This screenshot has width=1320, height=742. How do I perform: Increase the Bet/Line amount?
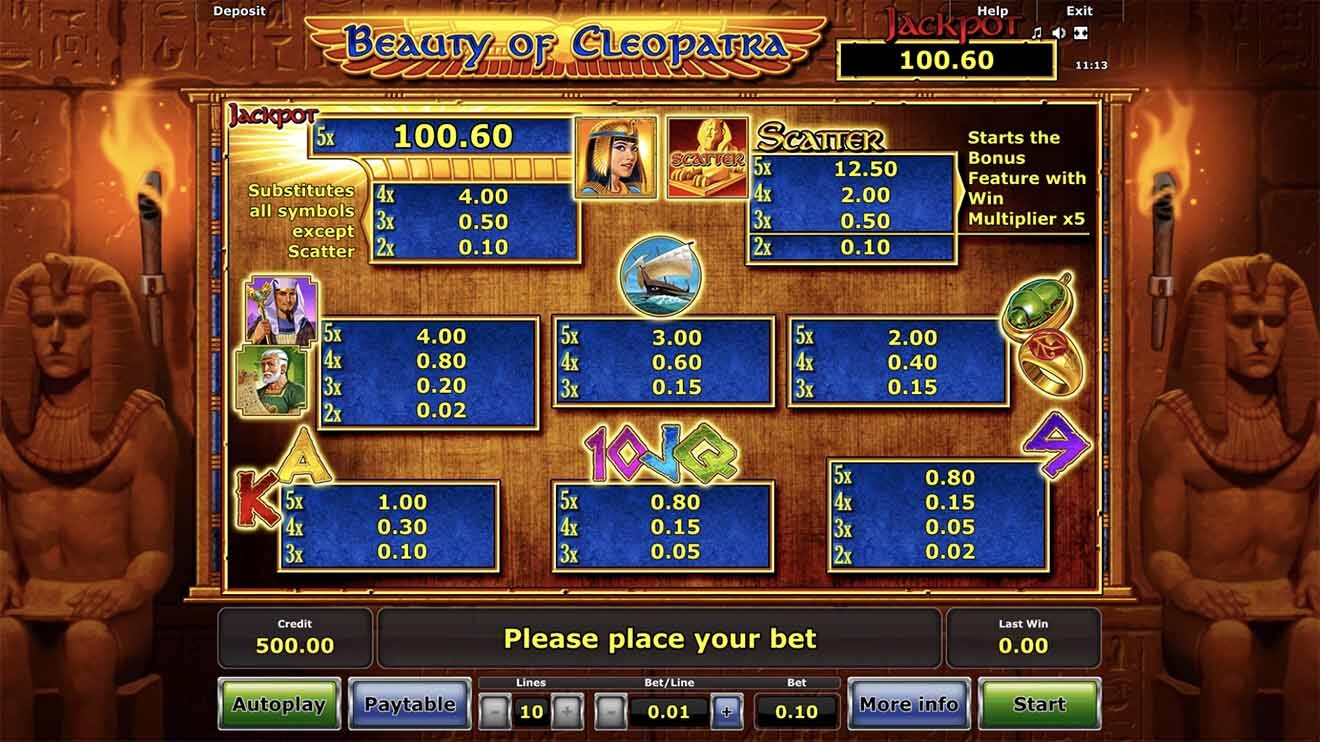[x=726, y=712]
